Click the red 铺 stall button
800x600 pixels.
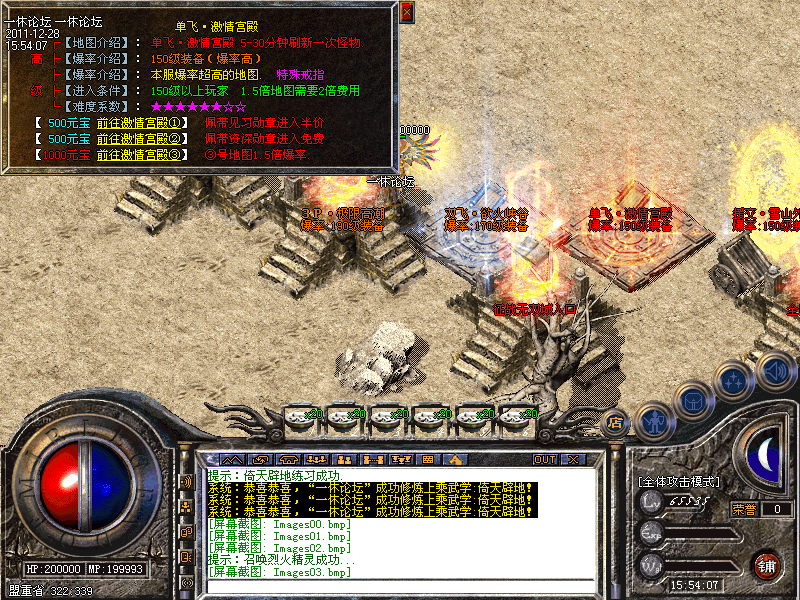pos(766,564)
